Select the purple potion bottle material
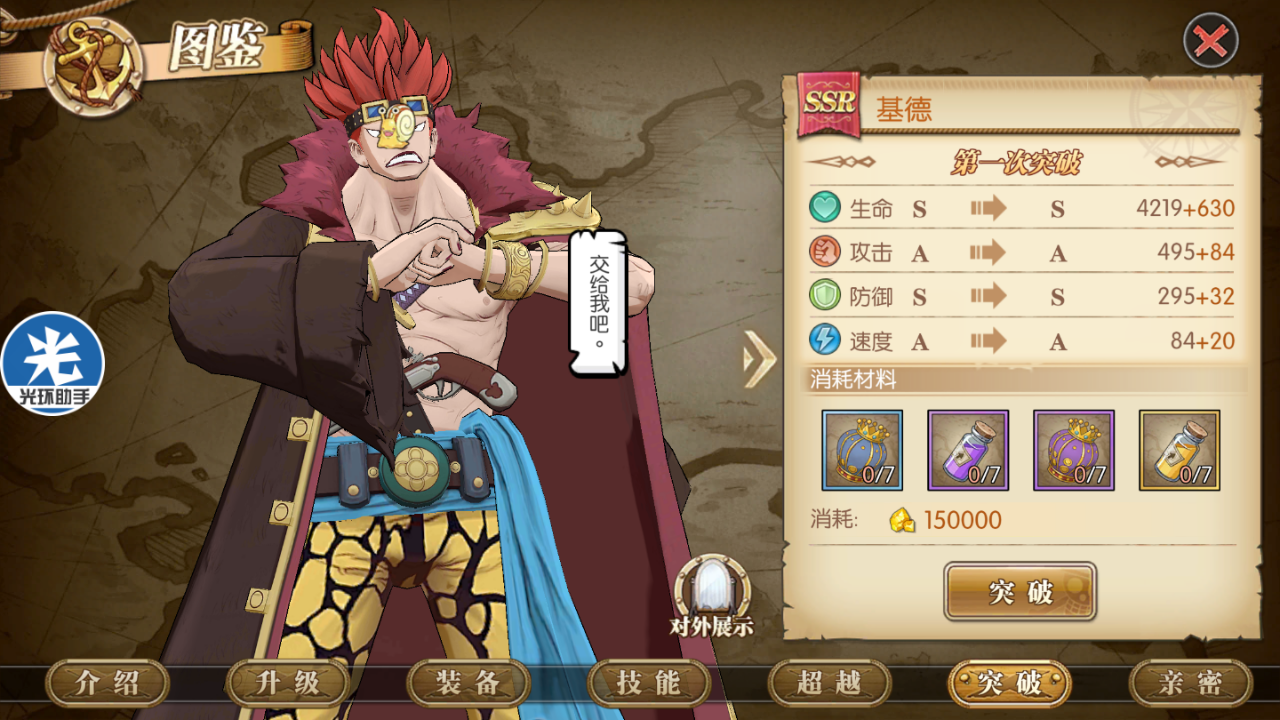The width and height of the screenshot is (1280, 720). 968,450
